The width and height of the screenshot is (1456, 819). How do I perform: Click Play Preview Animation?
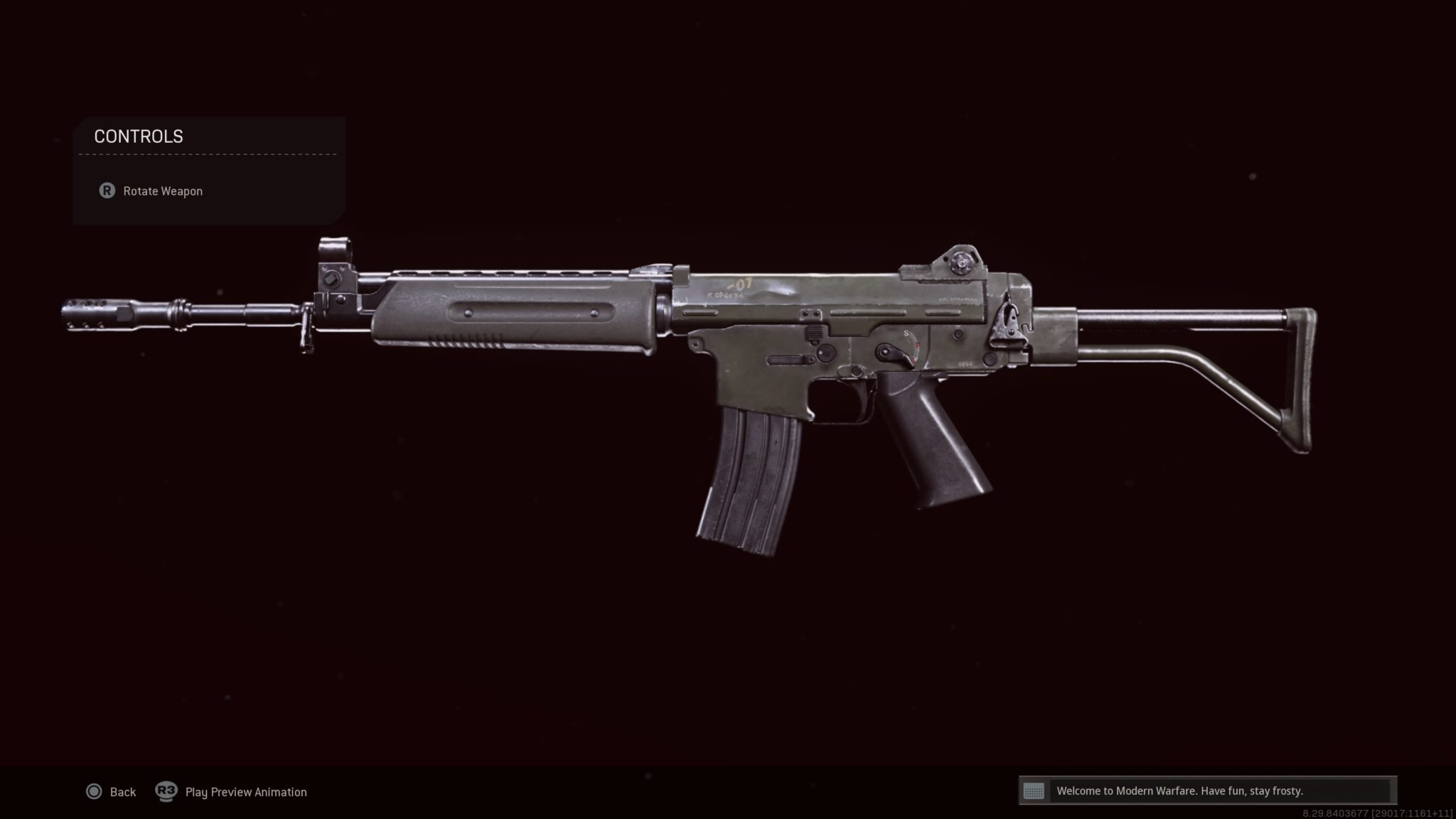245,791
